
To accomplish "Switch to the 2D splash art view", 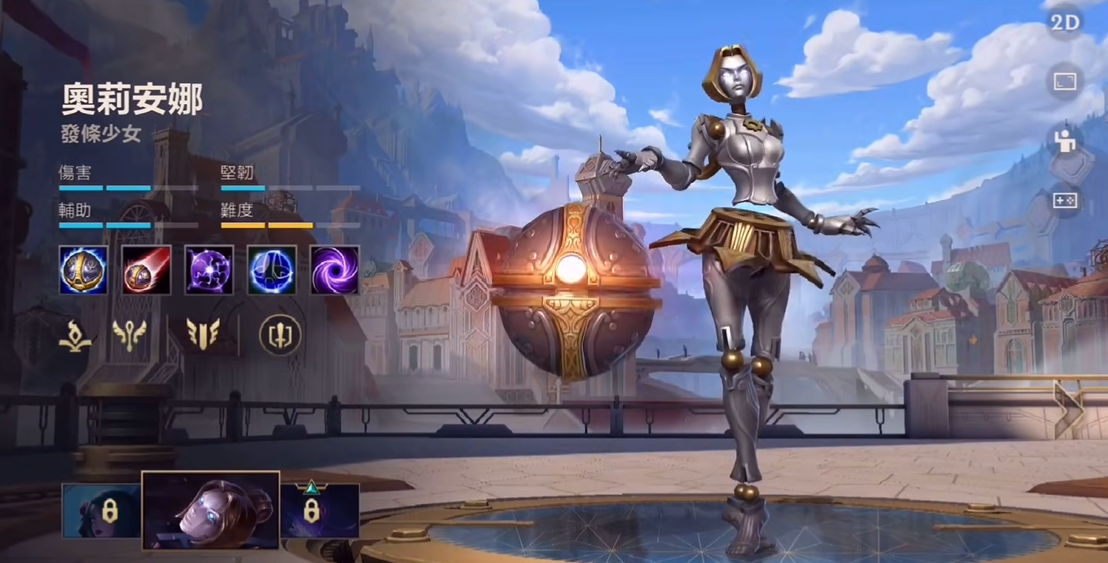I will point(1065,23).
